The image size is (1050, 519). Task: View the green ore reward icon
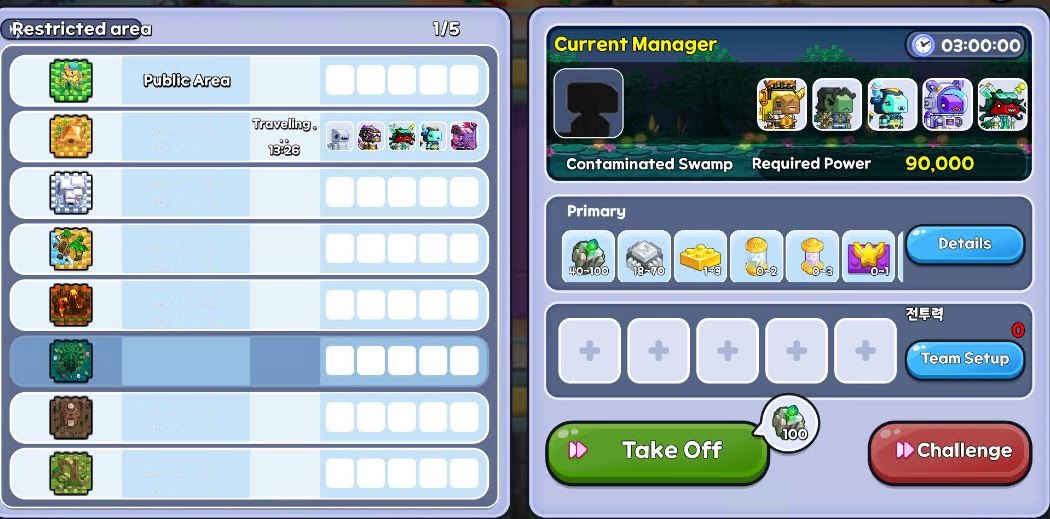click(588, 257)
